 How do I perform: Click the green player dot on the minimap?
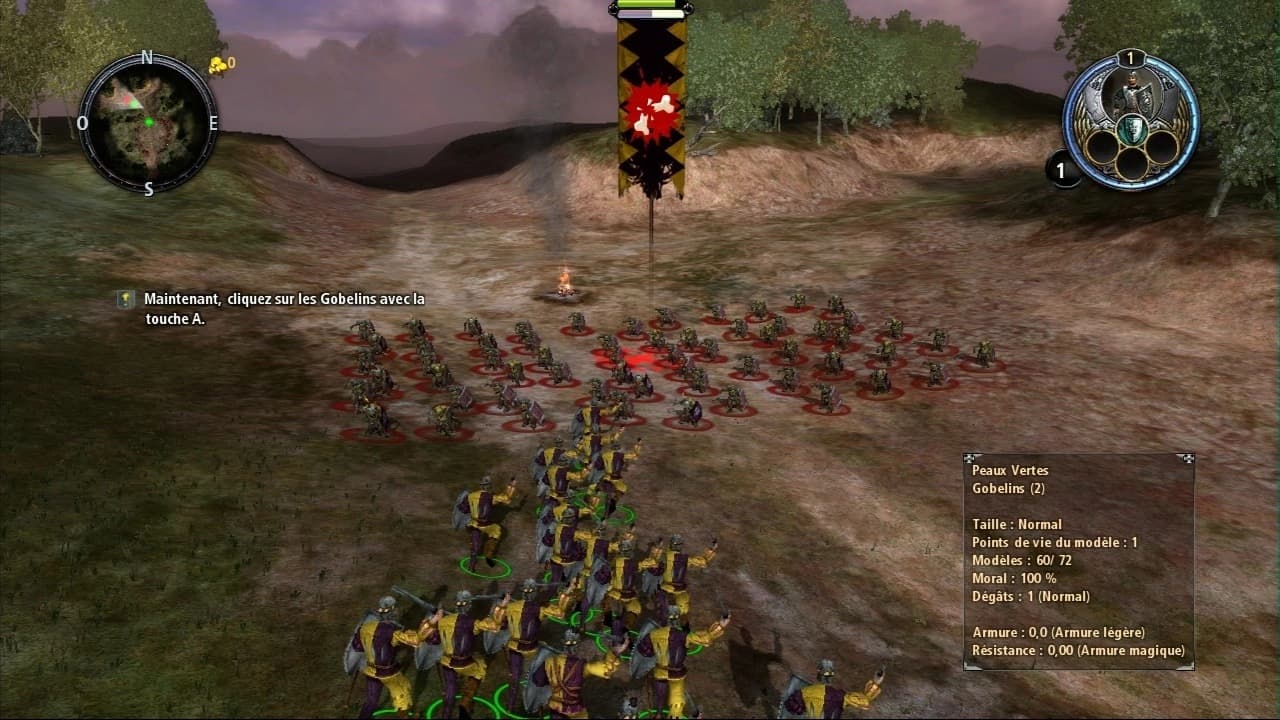(150, 121)
